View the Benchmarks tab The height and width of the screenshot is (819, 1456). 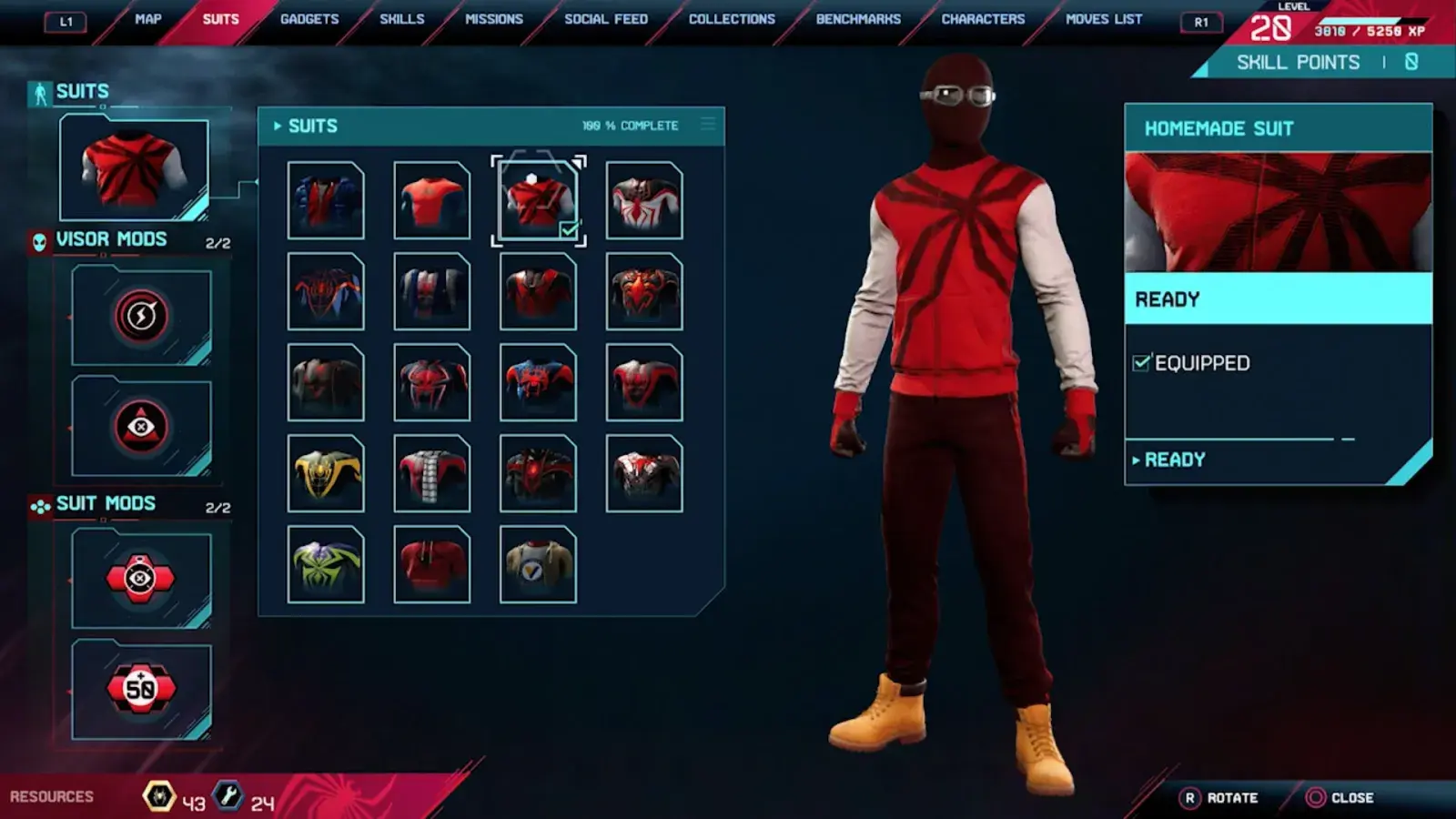tap(858, 19)
